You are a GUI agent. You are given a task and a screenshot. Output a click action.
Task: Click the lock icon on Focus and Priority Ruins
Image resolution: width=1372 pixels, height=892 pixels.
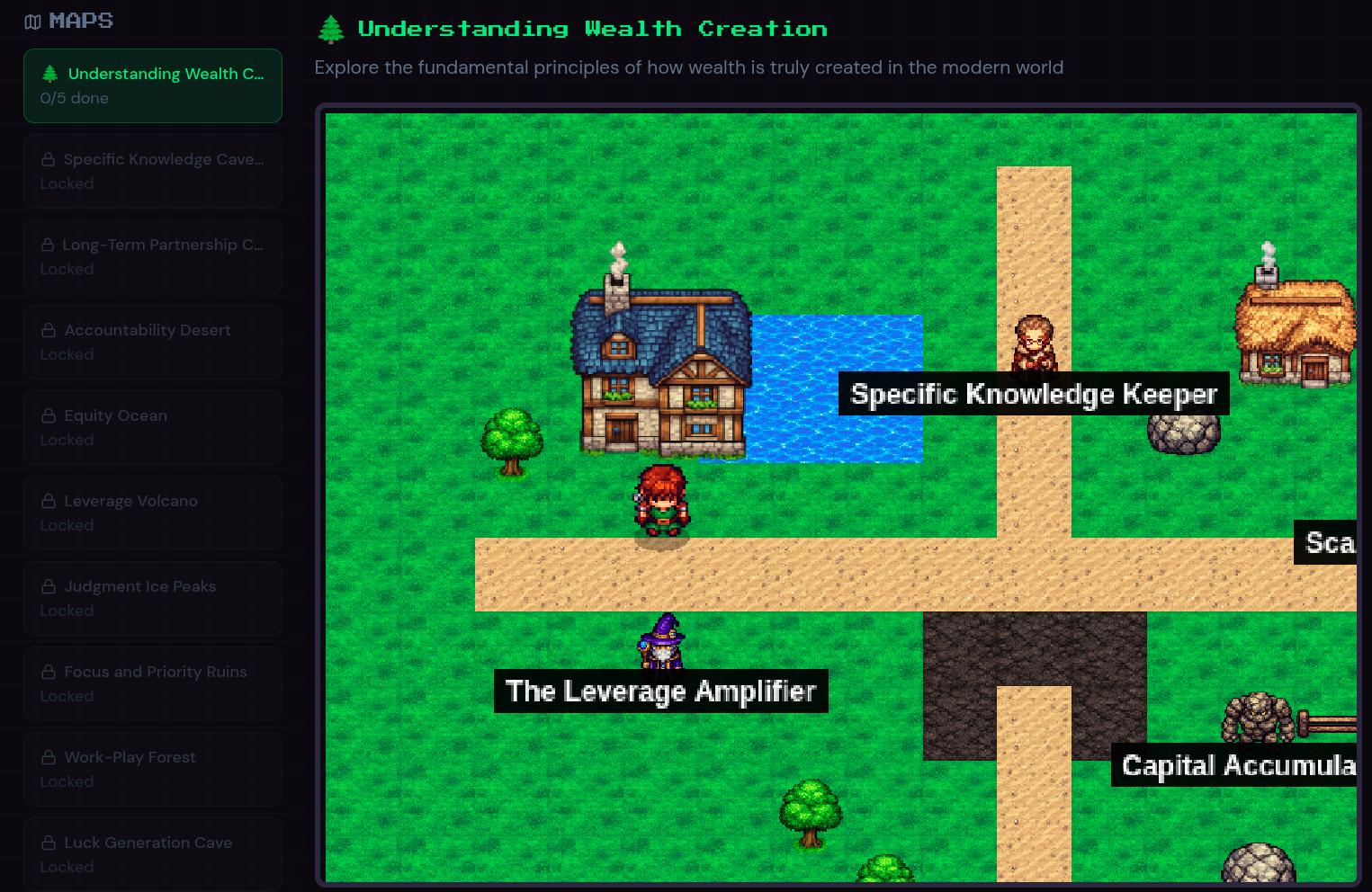tap(48, 671)
